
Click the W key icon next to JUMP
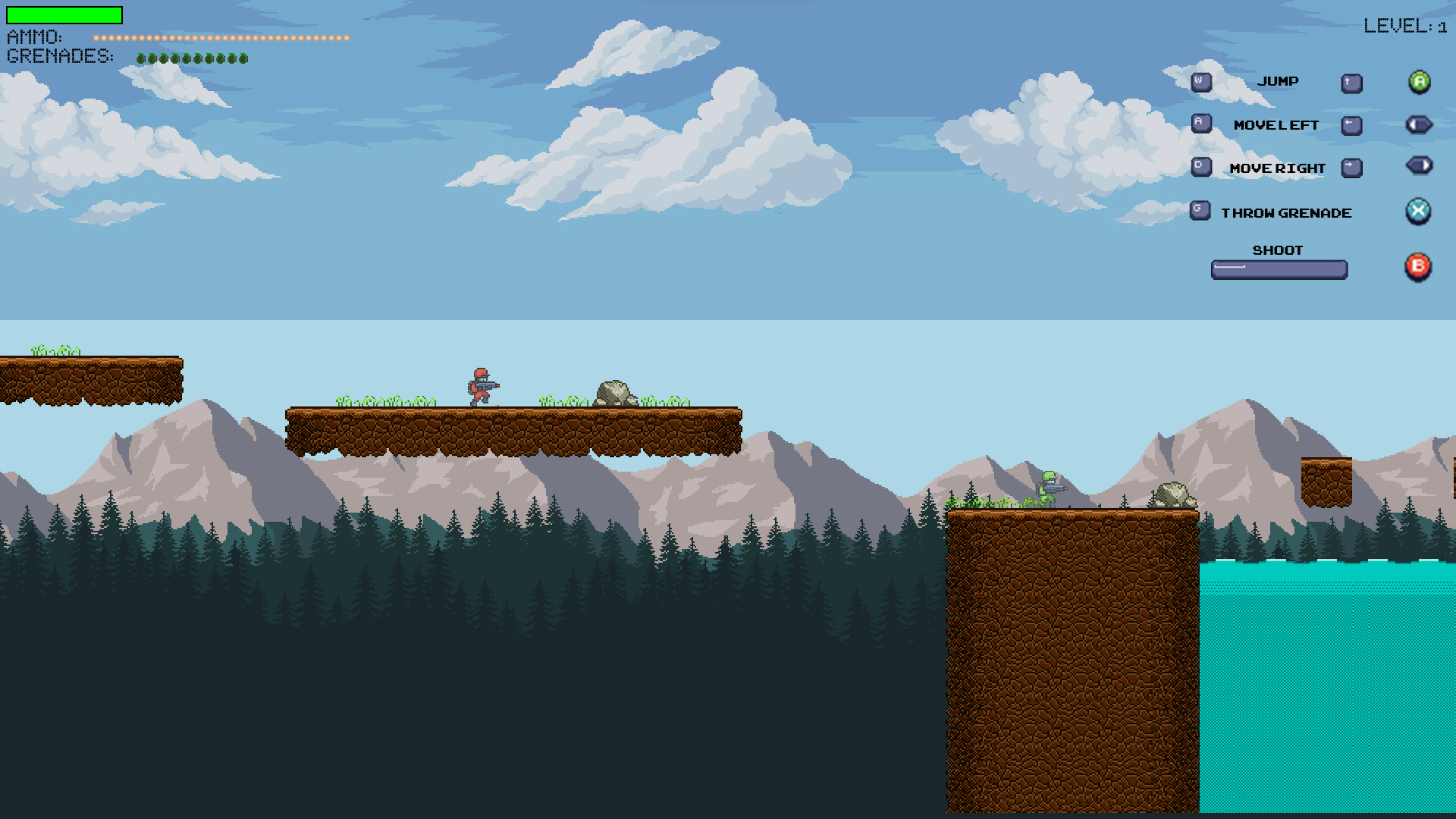pyautogui.click(x=1200, y=81)
